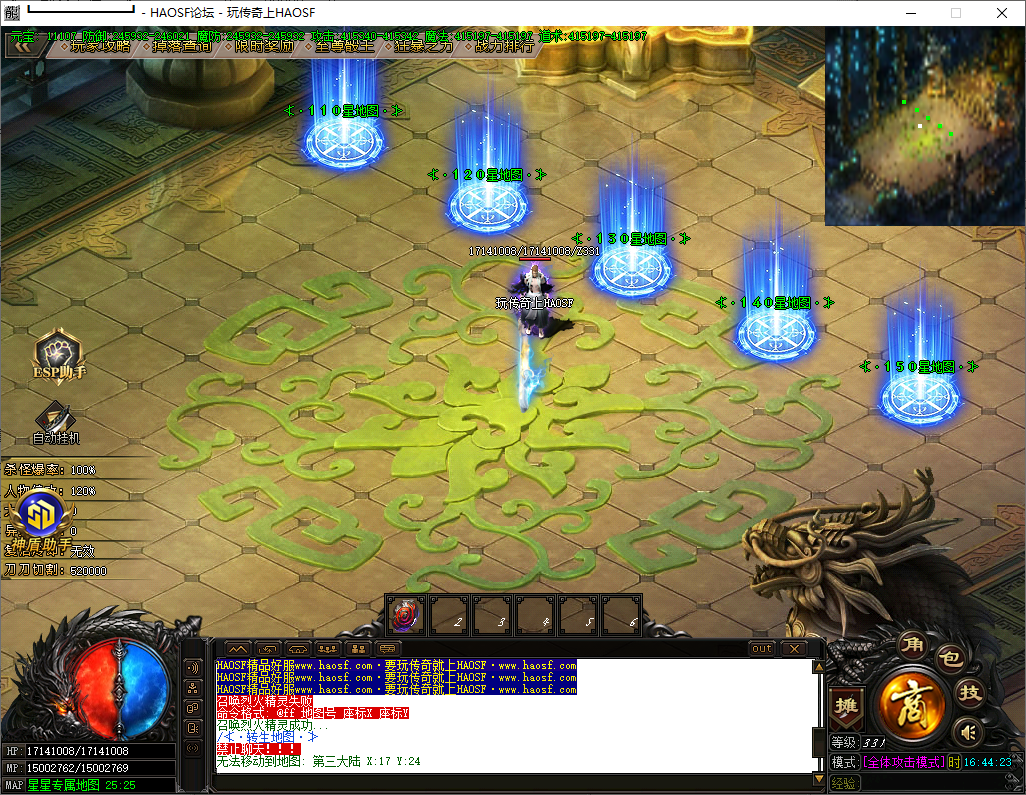Close the chat panel with the X button
Image resolution: width=1026 pixels, height=795 pixels.
[x=794, y=648]
